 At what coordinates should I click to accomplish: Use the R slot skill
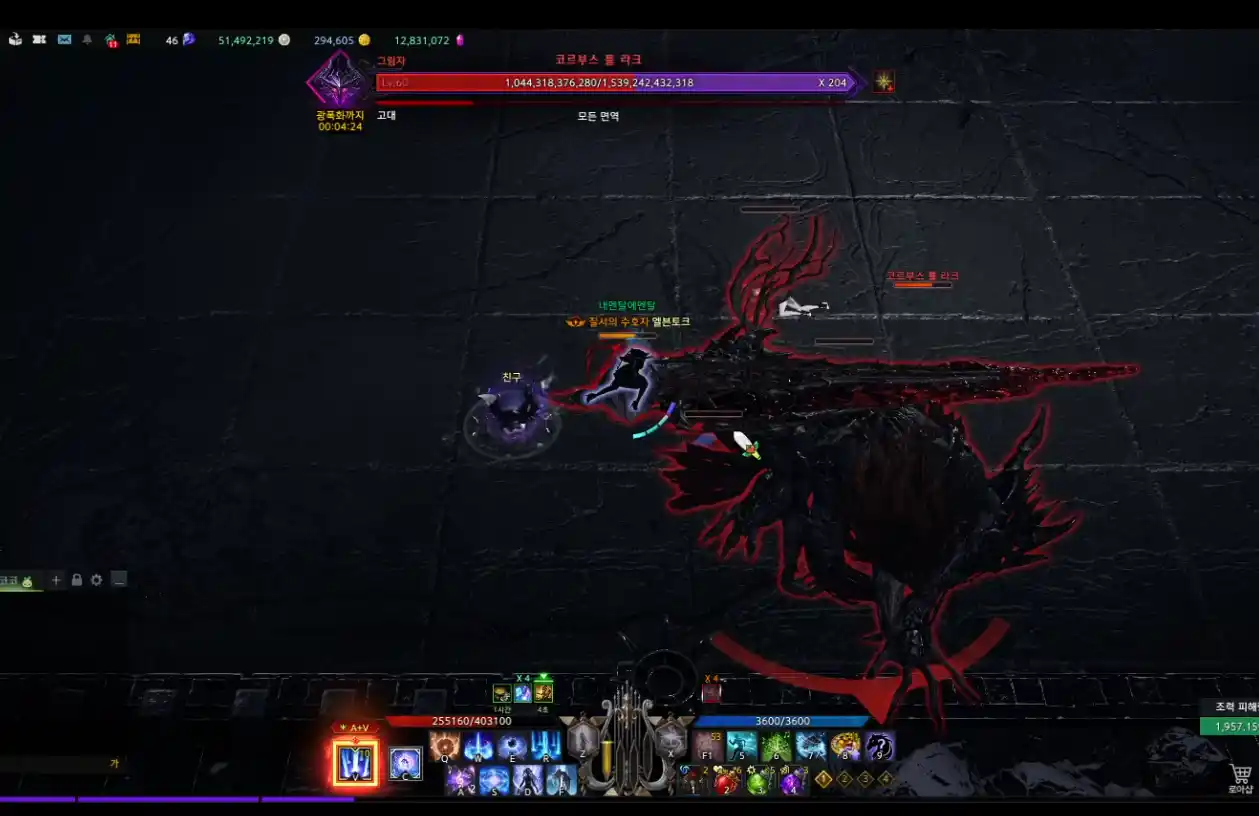(x=546, y=746)
